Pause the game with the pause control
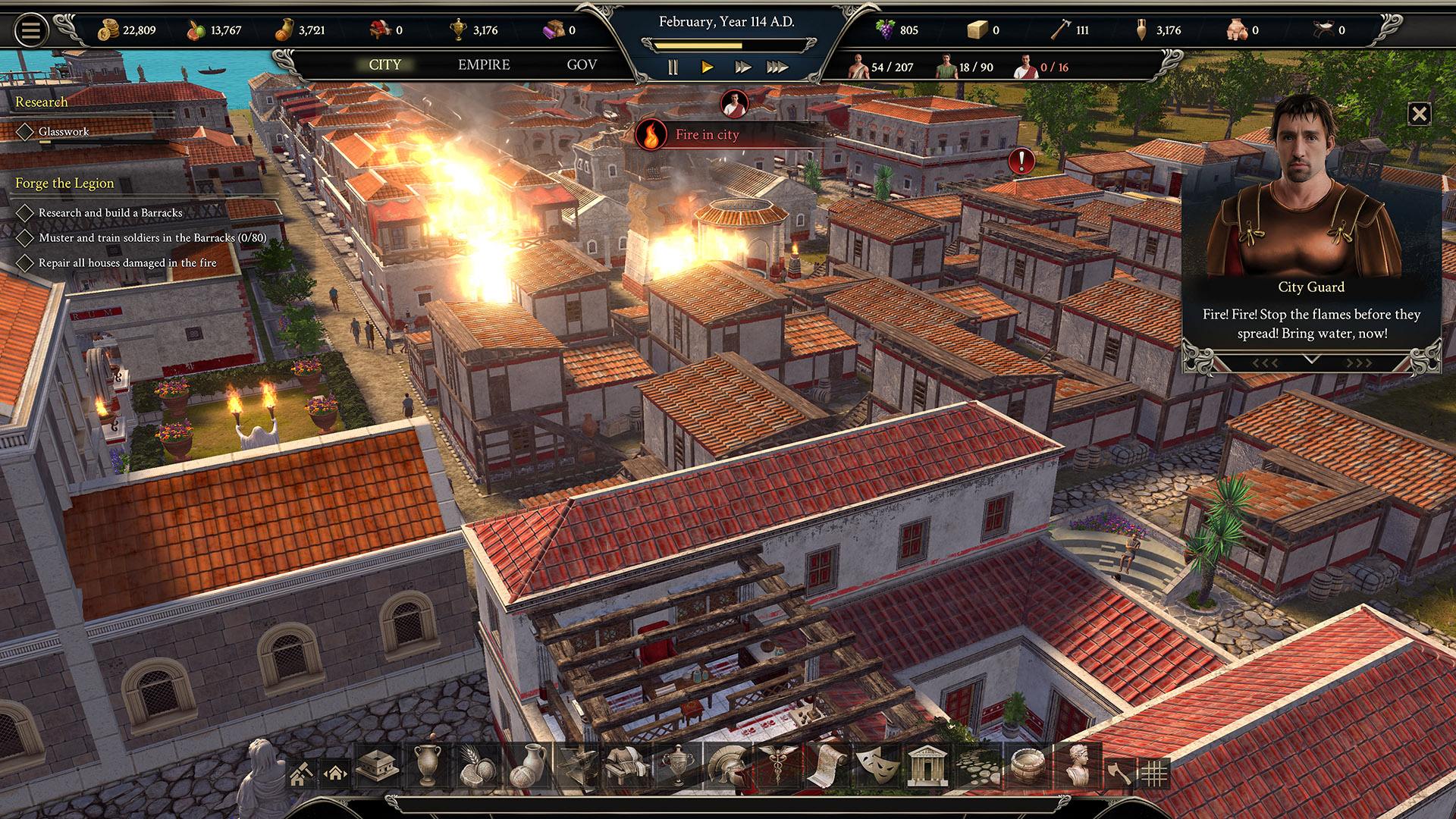Image resolution: width=1456 pixels, height=819 pixels. 672,67
